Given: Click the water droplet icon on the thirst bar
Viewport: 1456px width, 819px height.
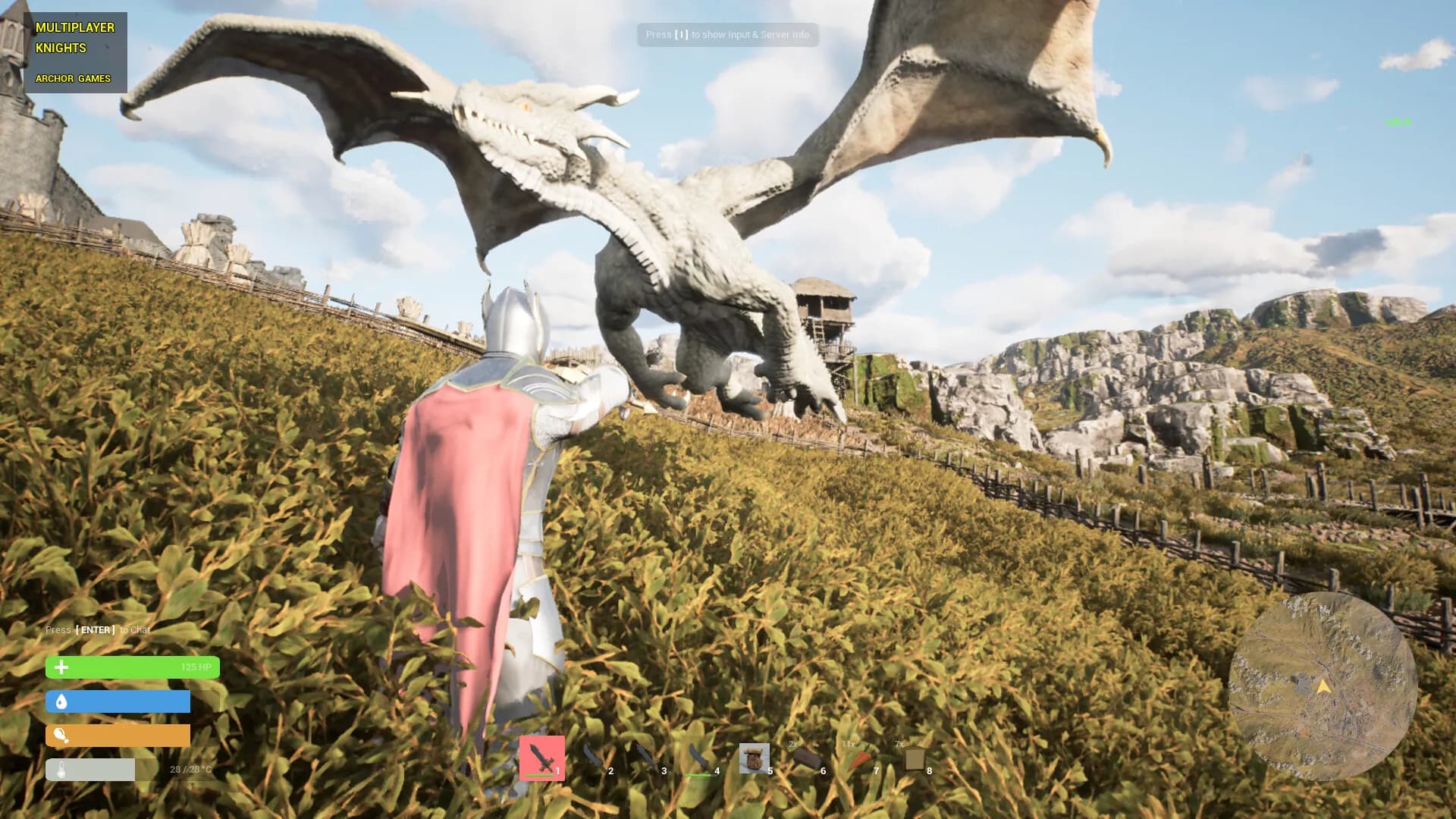Looking at the screenshot, I should click(60, 702).
